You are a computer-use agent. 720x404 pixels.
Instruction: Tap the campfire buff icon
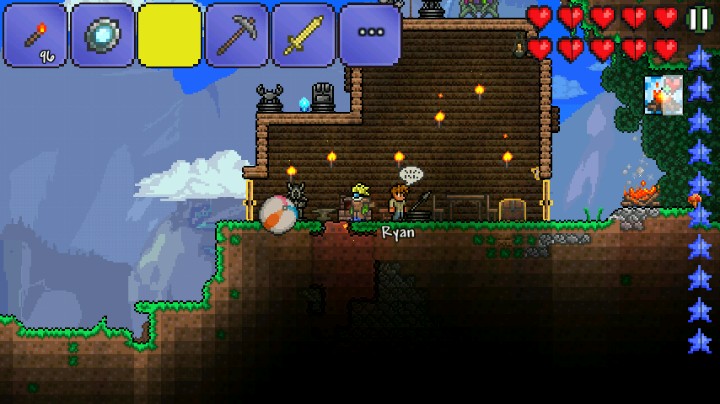[x=663, y=96]
